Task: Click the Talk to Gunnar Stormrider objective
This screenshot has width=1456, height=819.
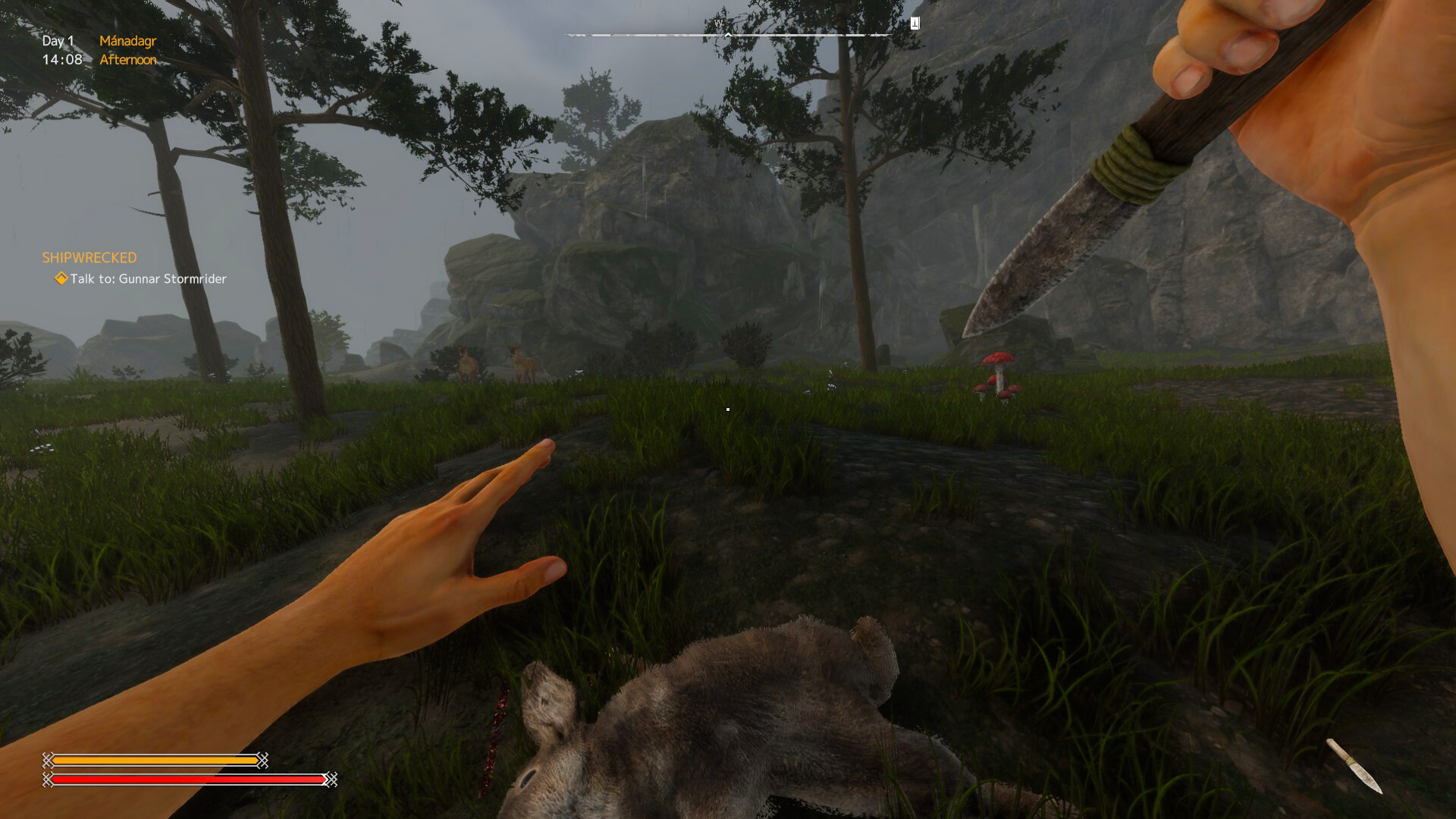Action: (148, 279)
